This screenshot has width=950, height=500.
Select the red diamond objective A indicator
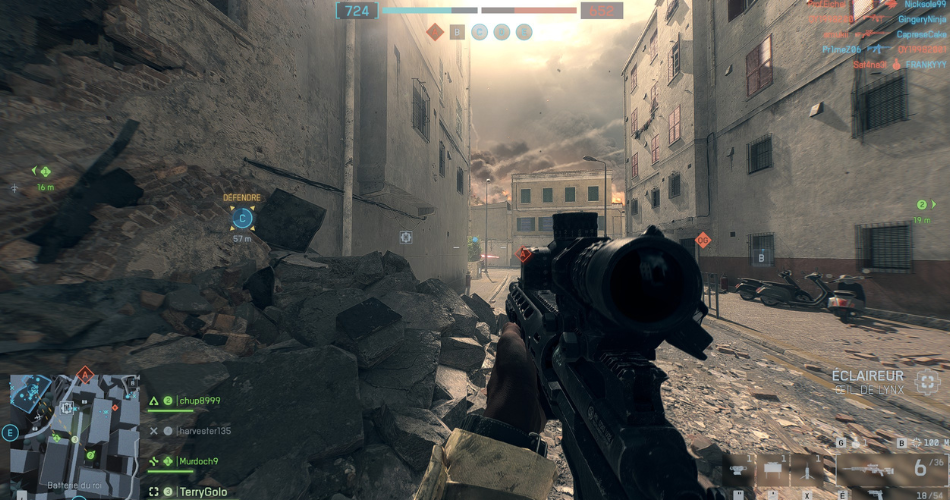coord(435,32)
